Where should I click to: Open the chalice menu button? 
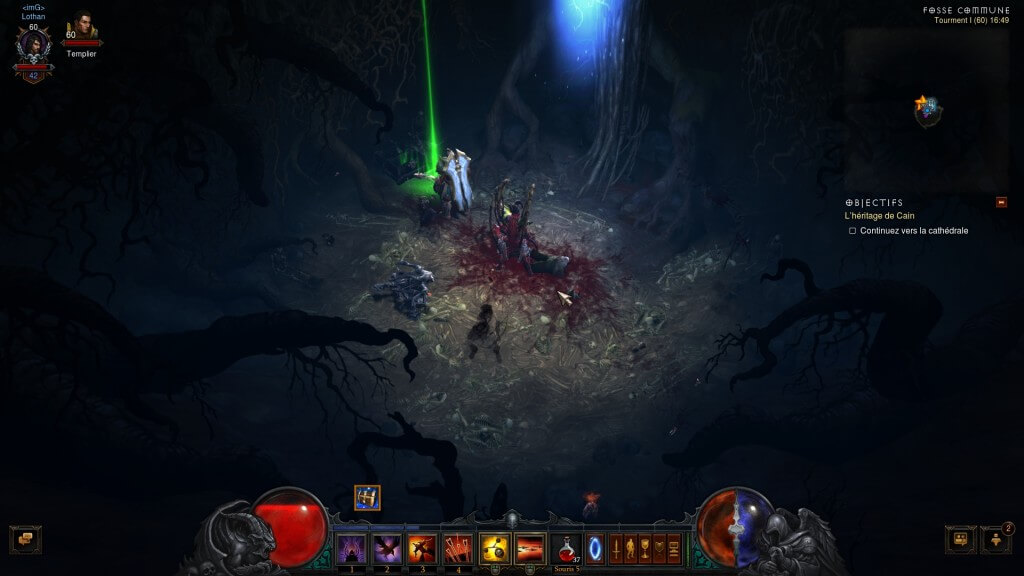coord(645,549)
